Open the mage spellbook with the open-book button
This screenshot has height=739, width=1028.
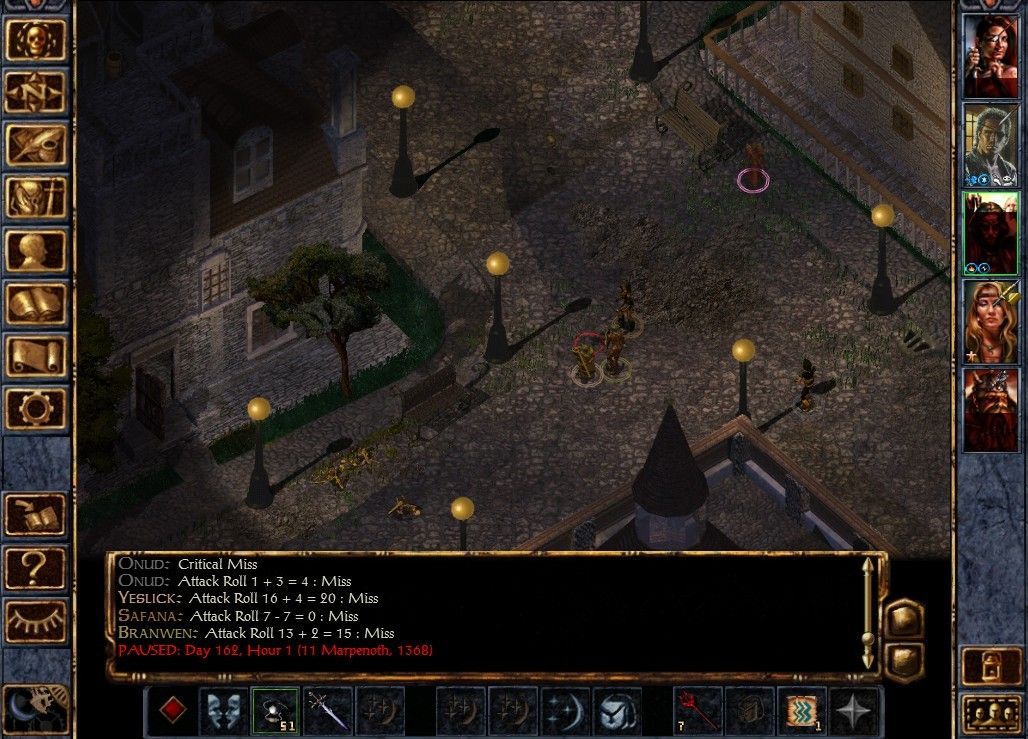click(x=36, y=304)
